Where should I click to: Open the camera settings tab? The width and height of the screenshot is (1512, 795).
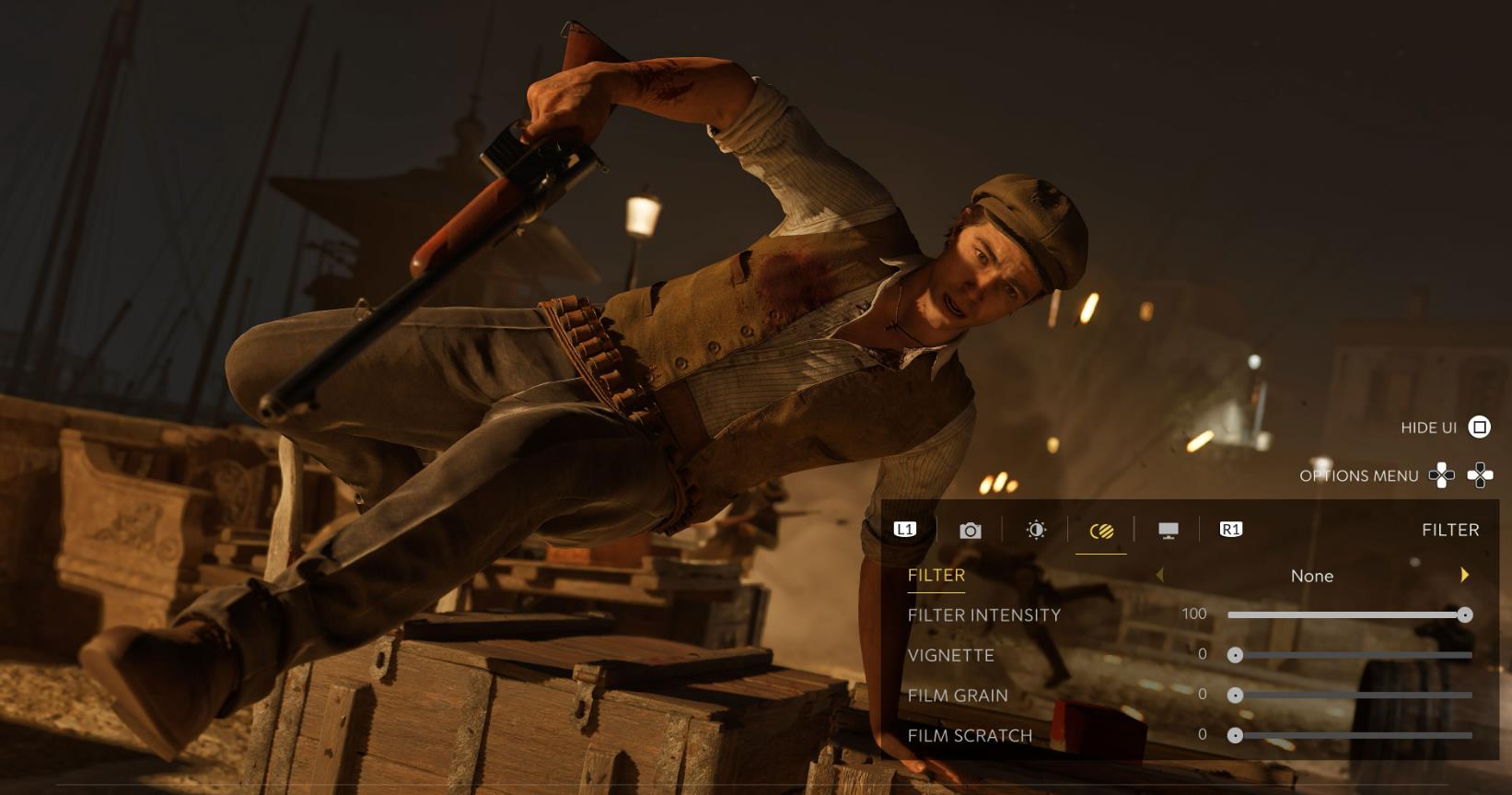[970, 530]
